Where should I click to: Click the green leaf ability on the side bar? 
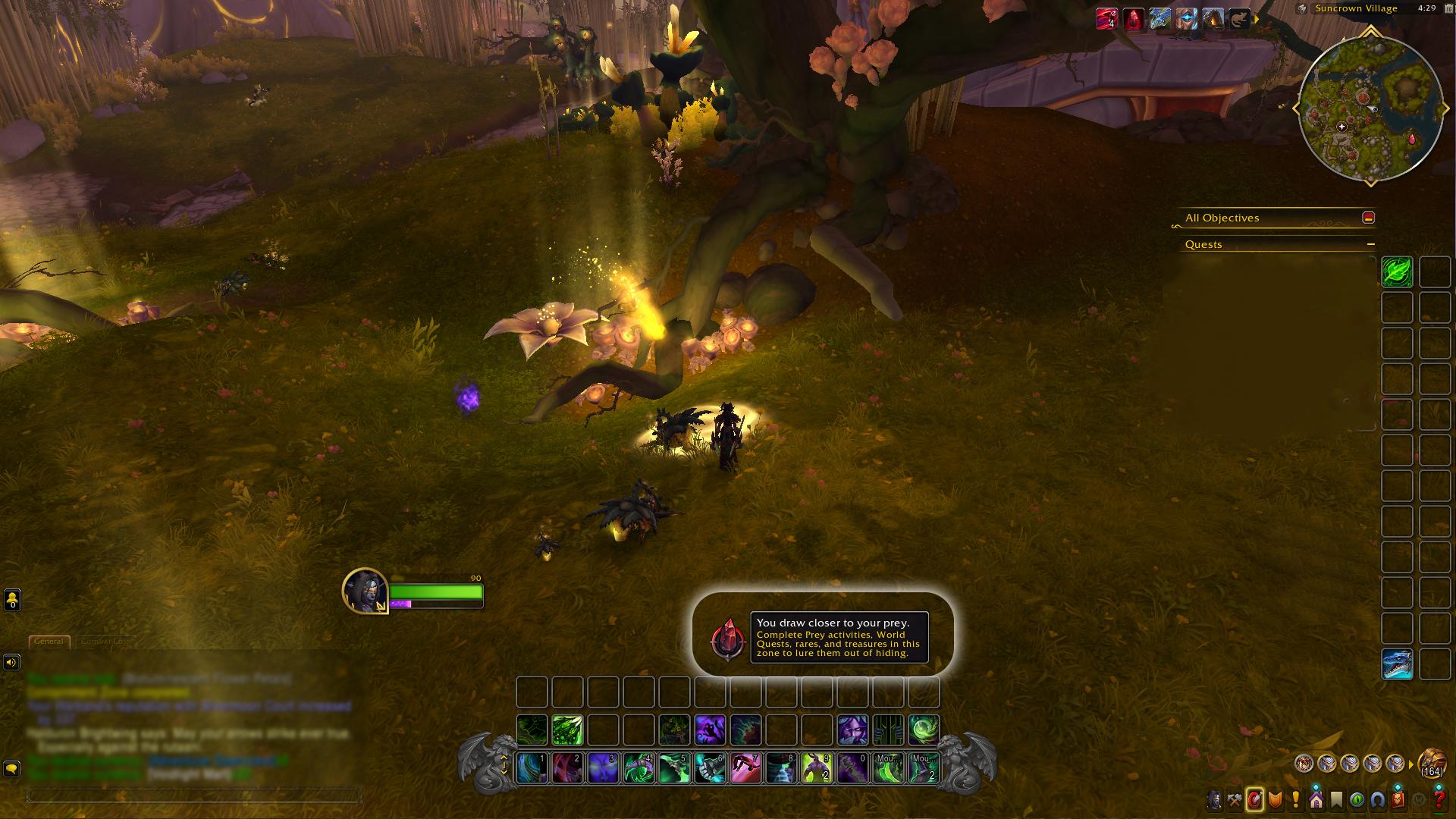[1397, 271]
